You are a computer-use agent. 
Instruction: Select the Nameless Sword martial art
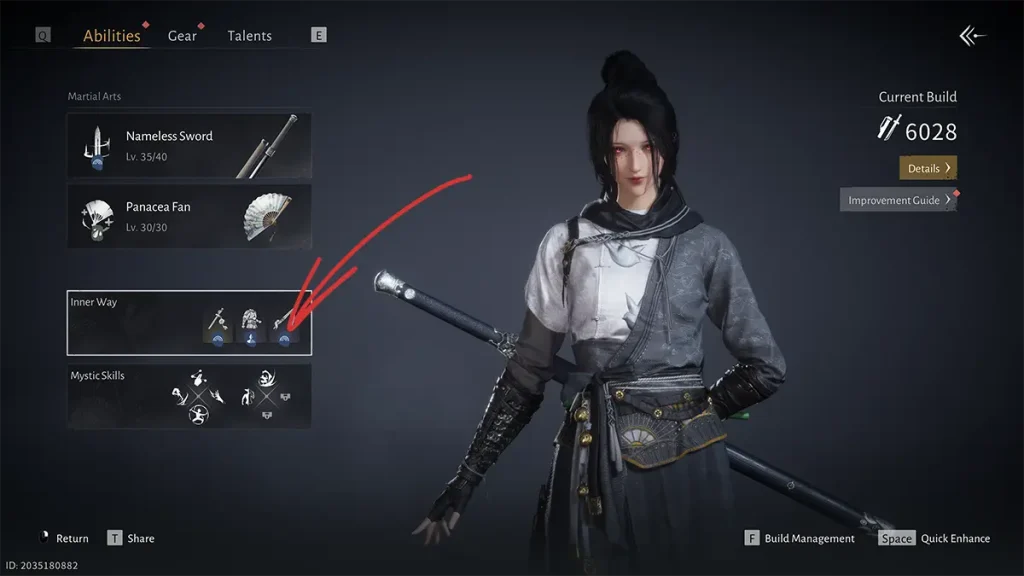[x=189, y=146]
